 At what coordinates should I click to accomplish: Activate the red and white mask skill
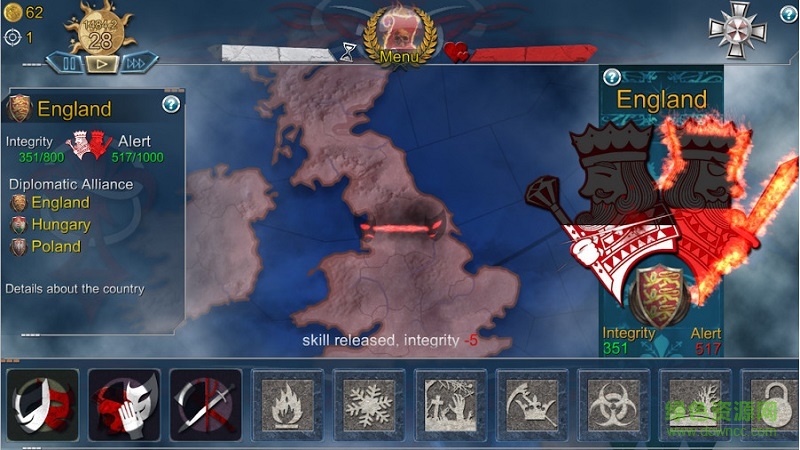pyautogui.click(x=41, y=405)
